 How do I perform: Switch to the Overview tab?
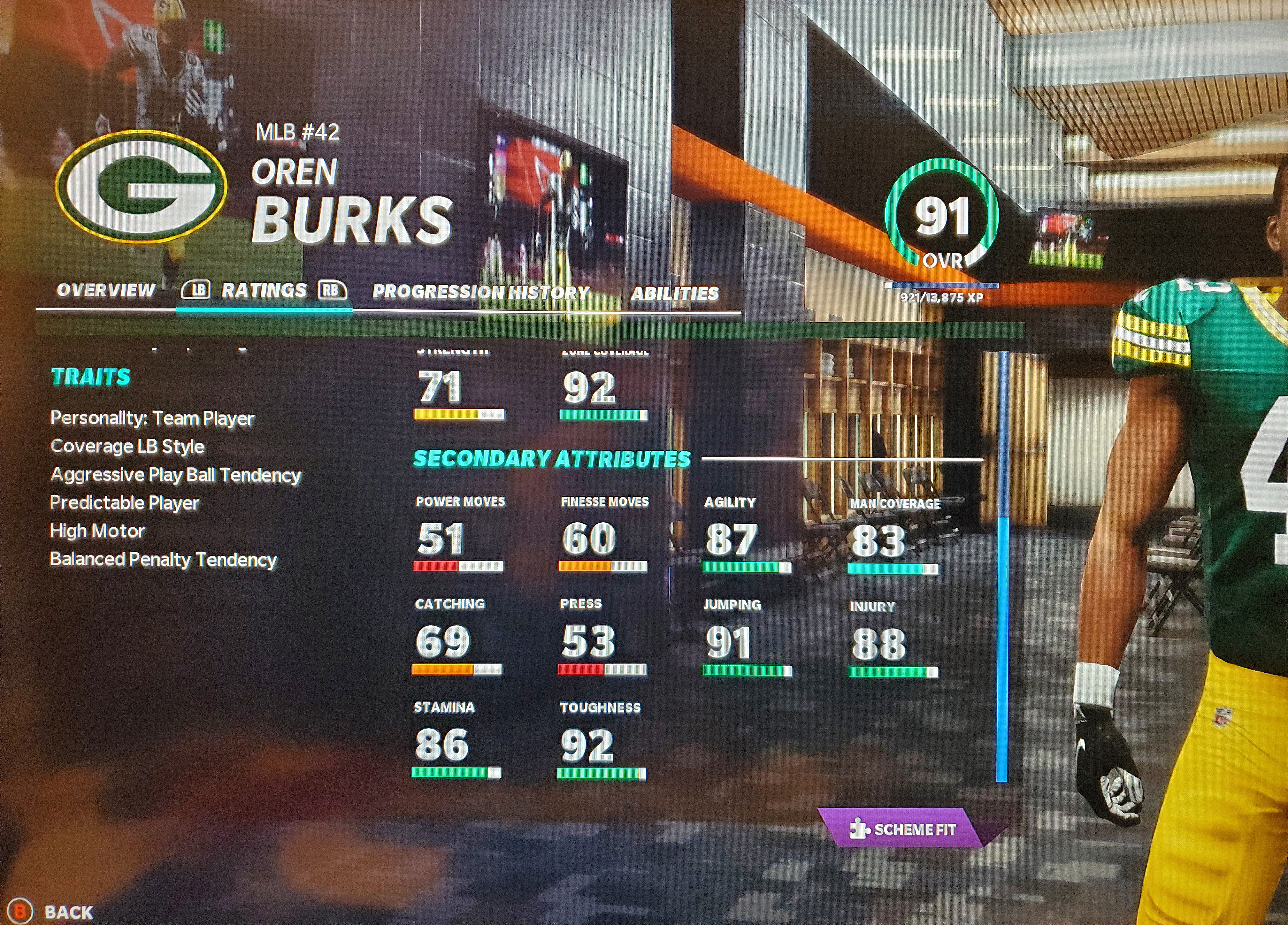[x=106, y=291]
